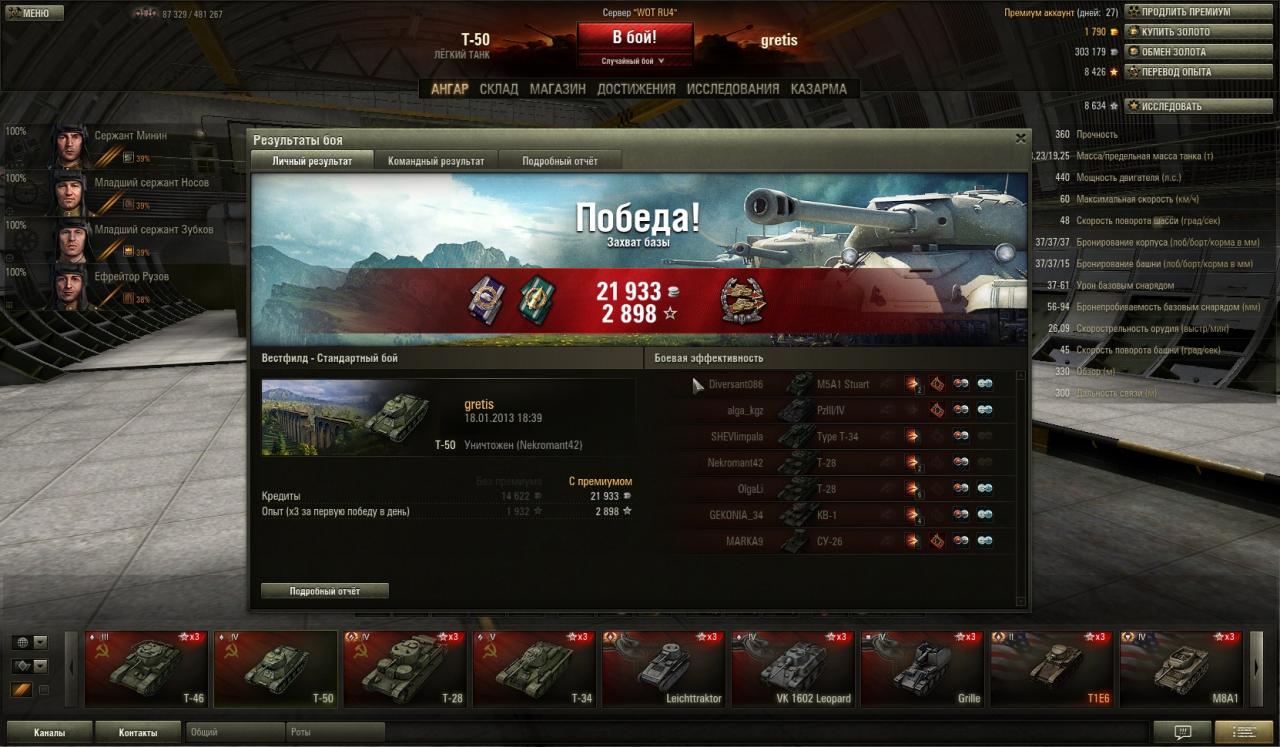Go to the Достижения section
1280x747 pixels.
point(636,89)
